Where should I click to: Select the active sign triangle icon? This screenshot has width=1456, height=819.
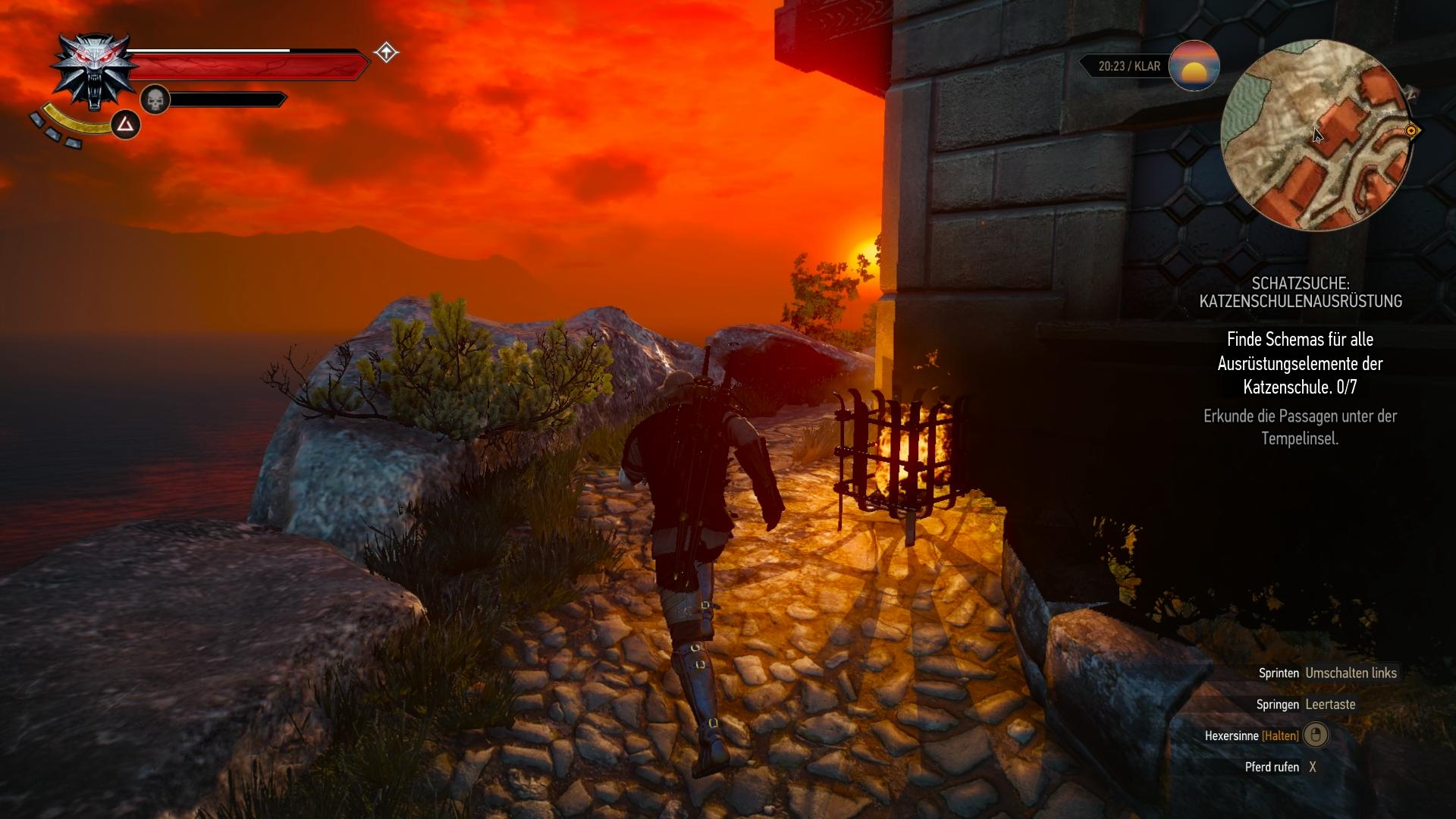[125, 124]
